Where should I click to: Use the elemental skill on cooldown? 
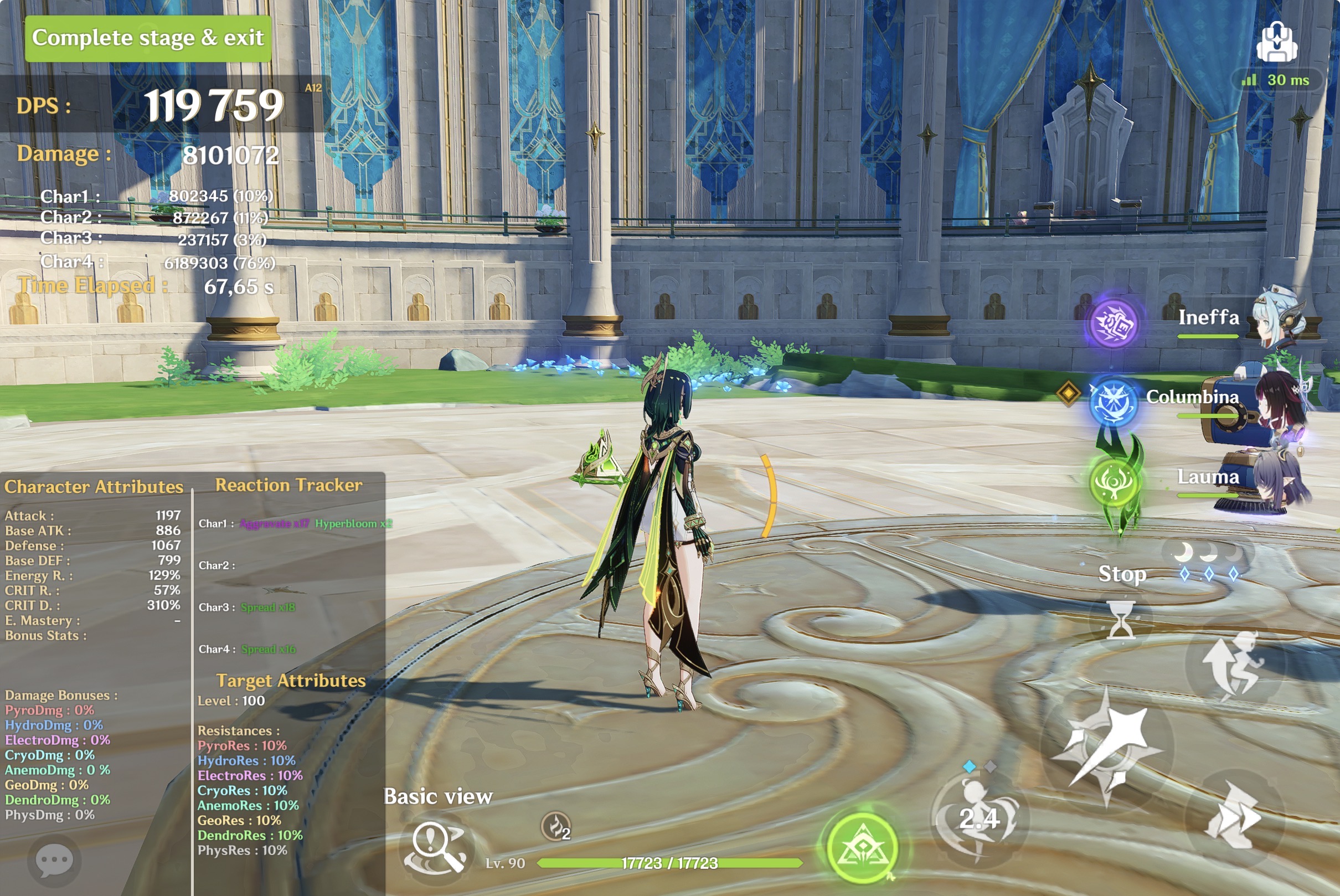click(x=980, y=818)
